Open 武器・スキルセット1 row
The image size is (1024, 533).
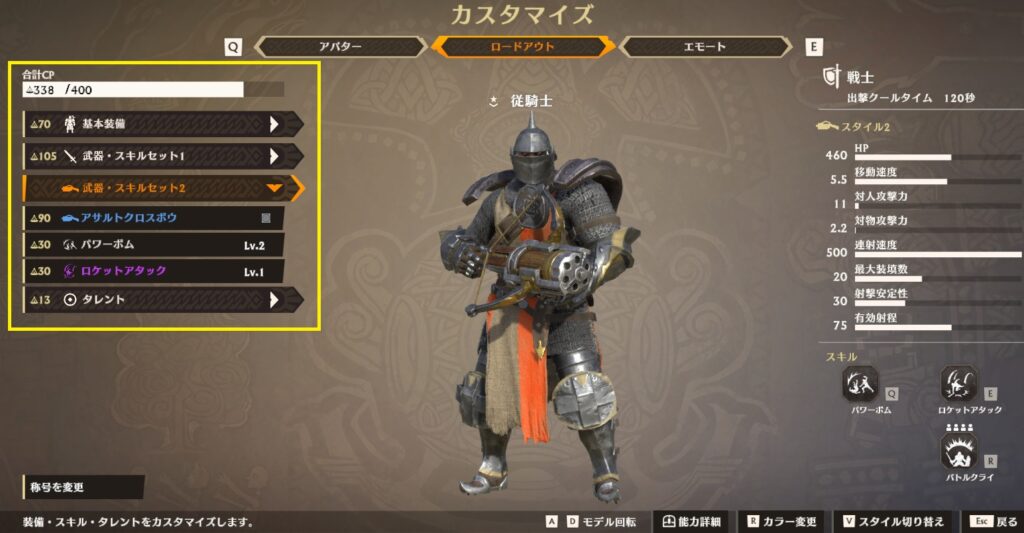[x=163, y=156]
